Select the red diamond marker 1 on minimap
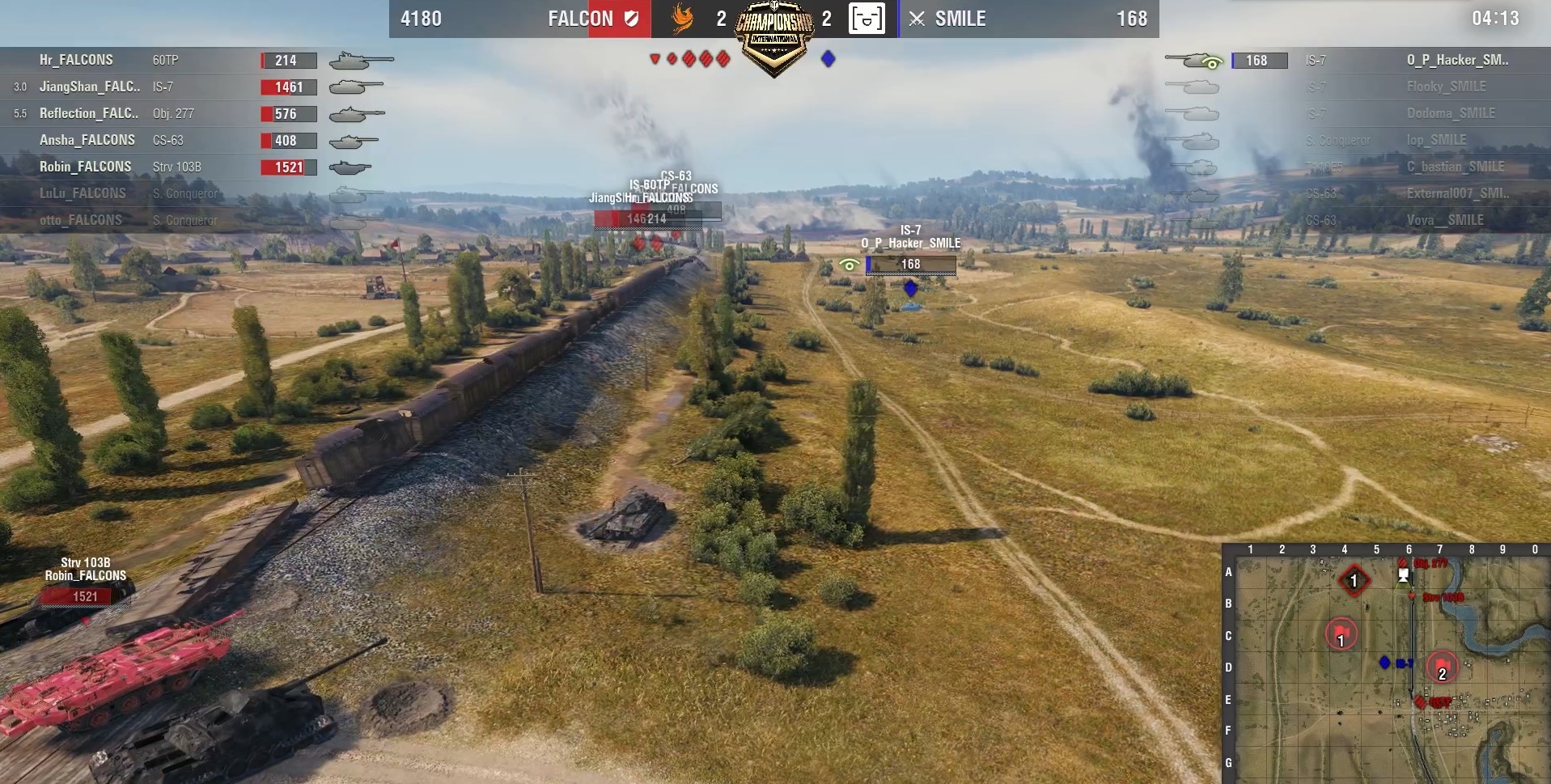 pos(1354,580)
